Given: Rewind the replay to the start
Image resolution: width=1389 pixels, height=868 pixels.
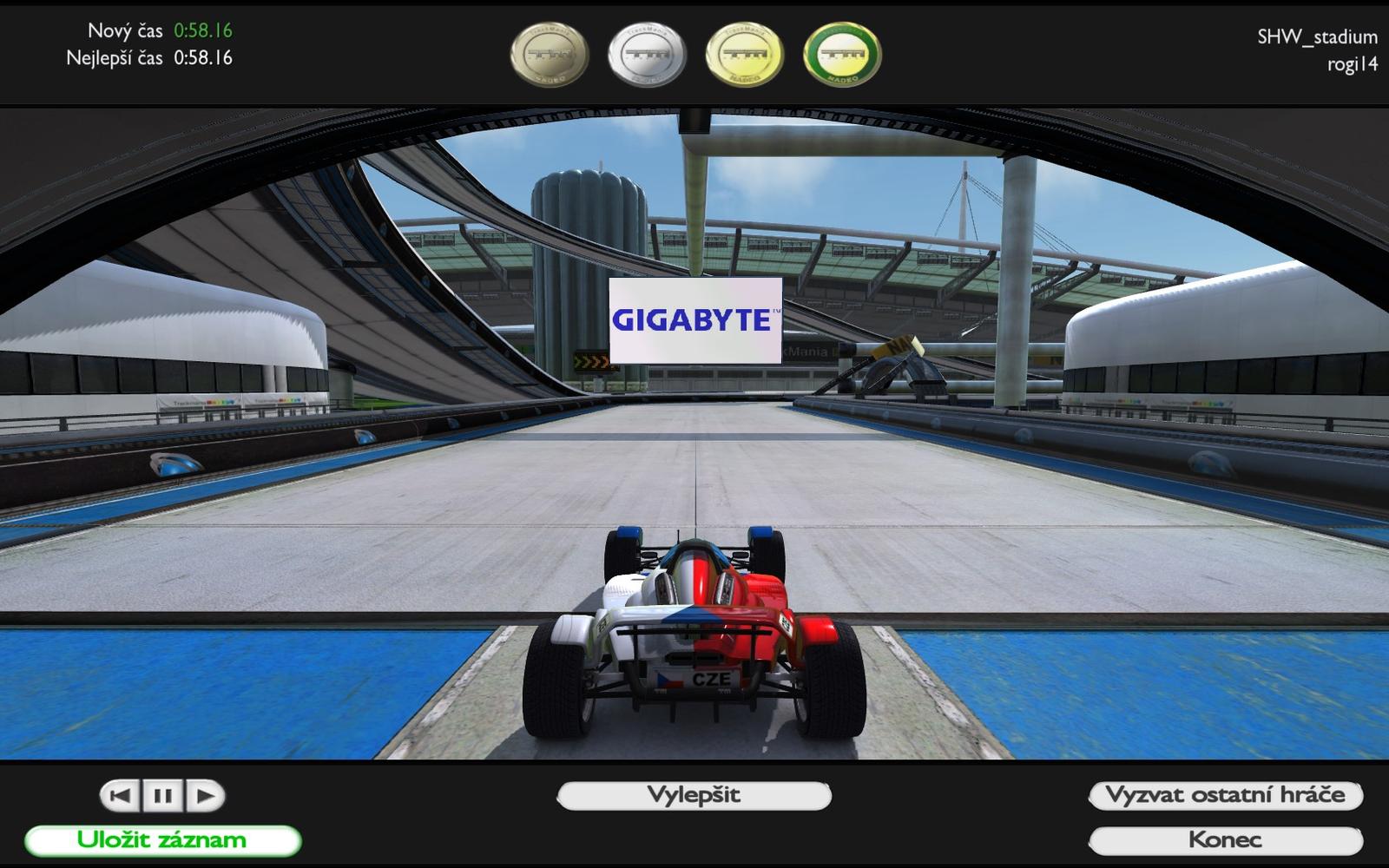Looking at the screenshot, I should pos(122,795).
